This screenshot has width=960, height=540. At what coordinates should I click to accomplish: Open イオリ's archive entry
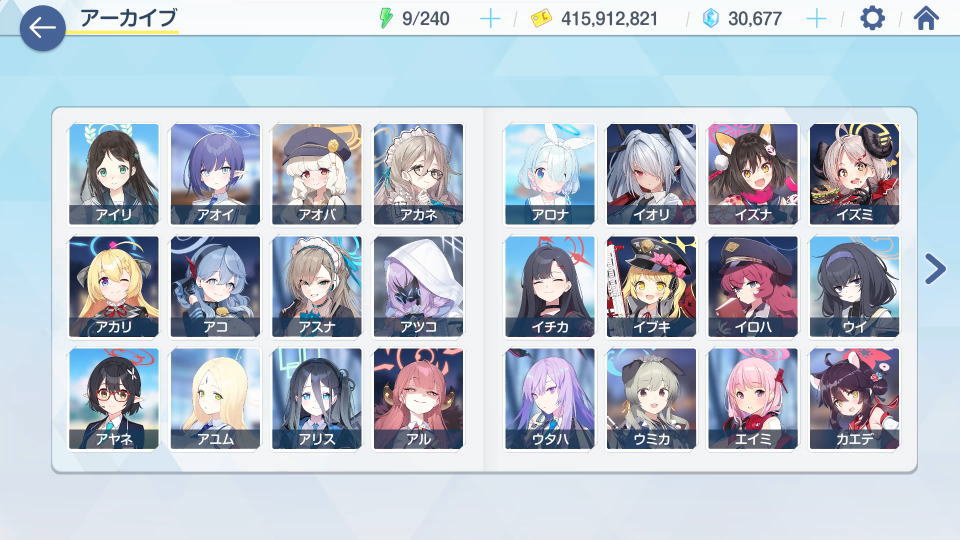[x=651, y=174]
